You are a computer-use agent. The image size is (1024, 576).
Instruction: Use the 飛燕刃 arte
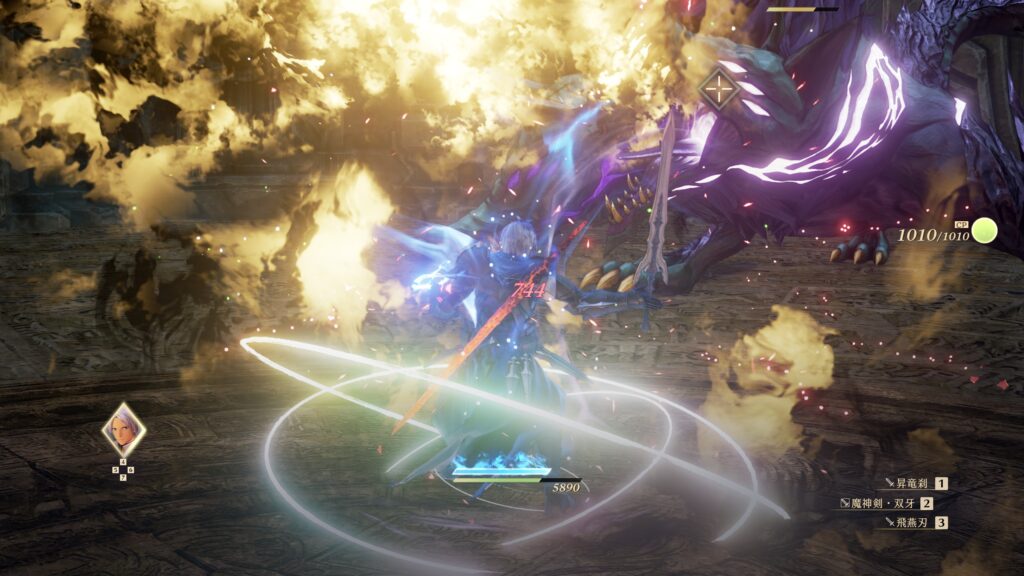pyautogui.click(x=910, y=522)
